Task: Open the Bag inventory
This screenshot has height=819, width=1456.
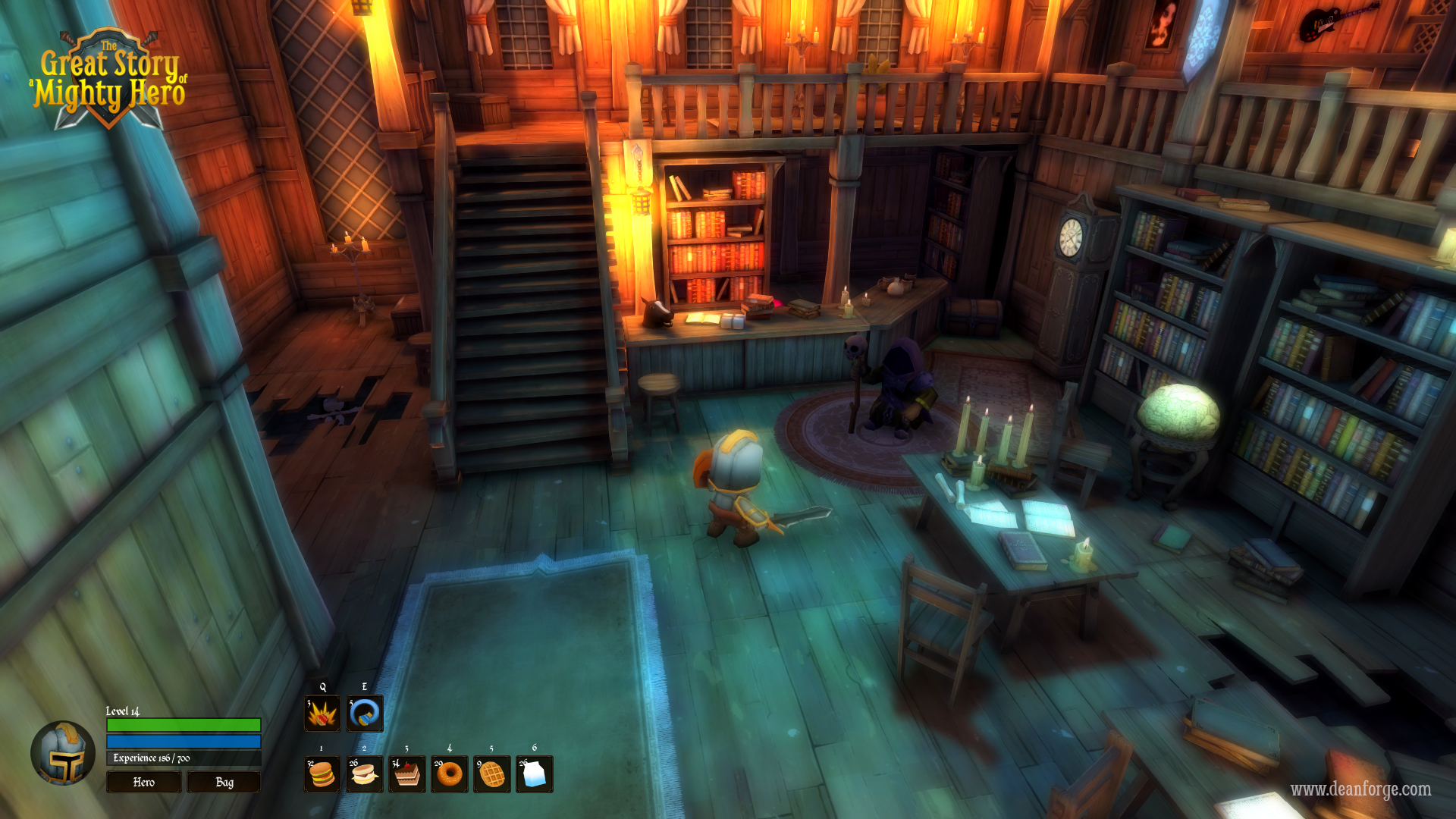Action: (x=224, y=782)
